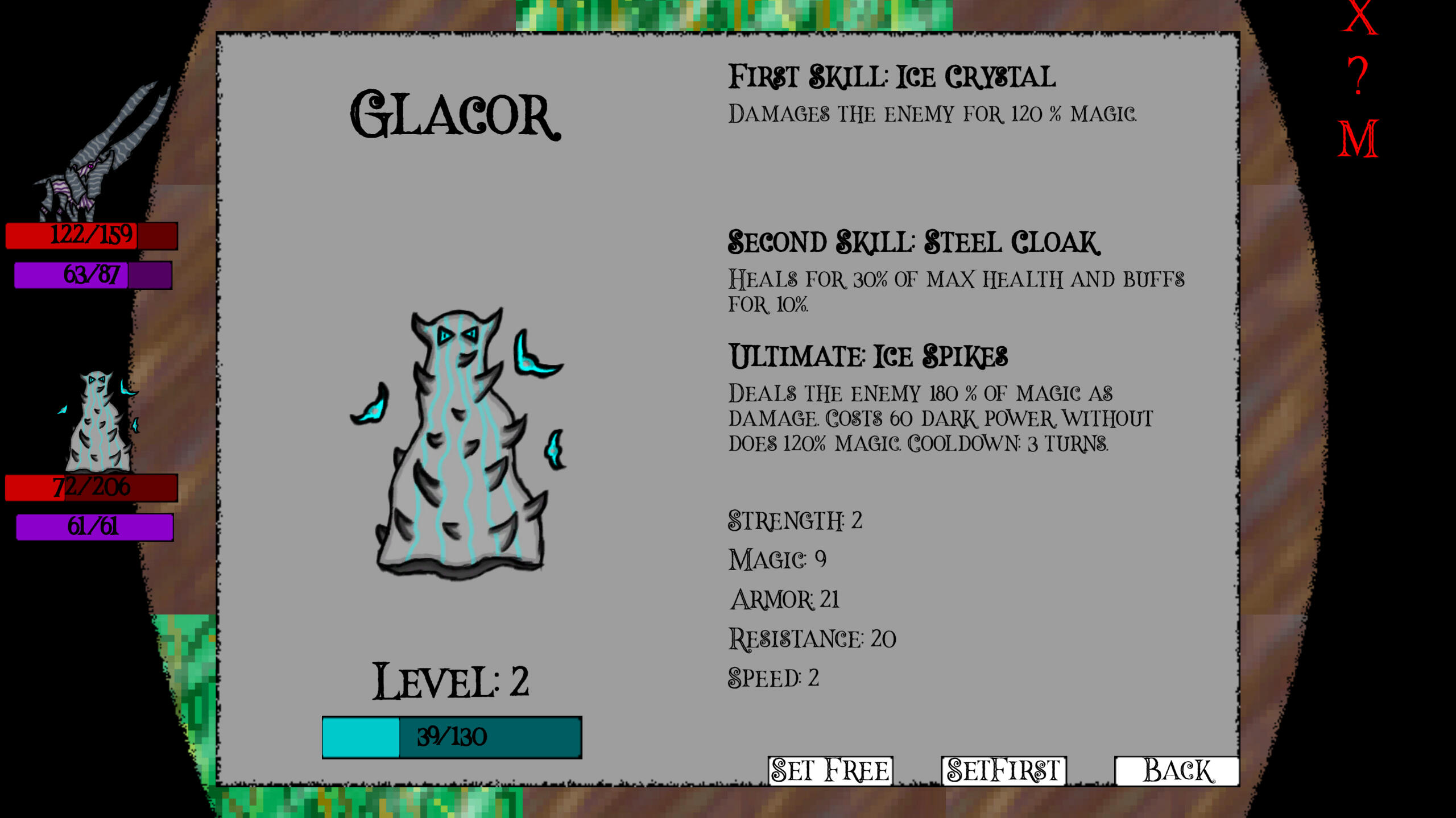
Task: Open help via the red question mark
Action: pos(1358,77)
